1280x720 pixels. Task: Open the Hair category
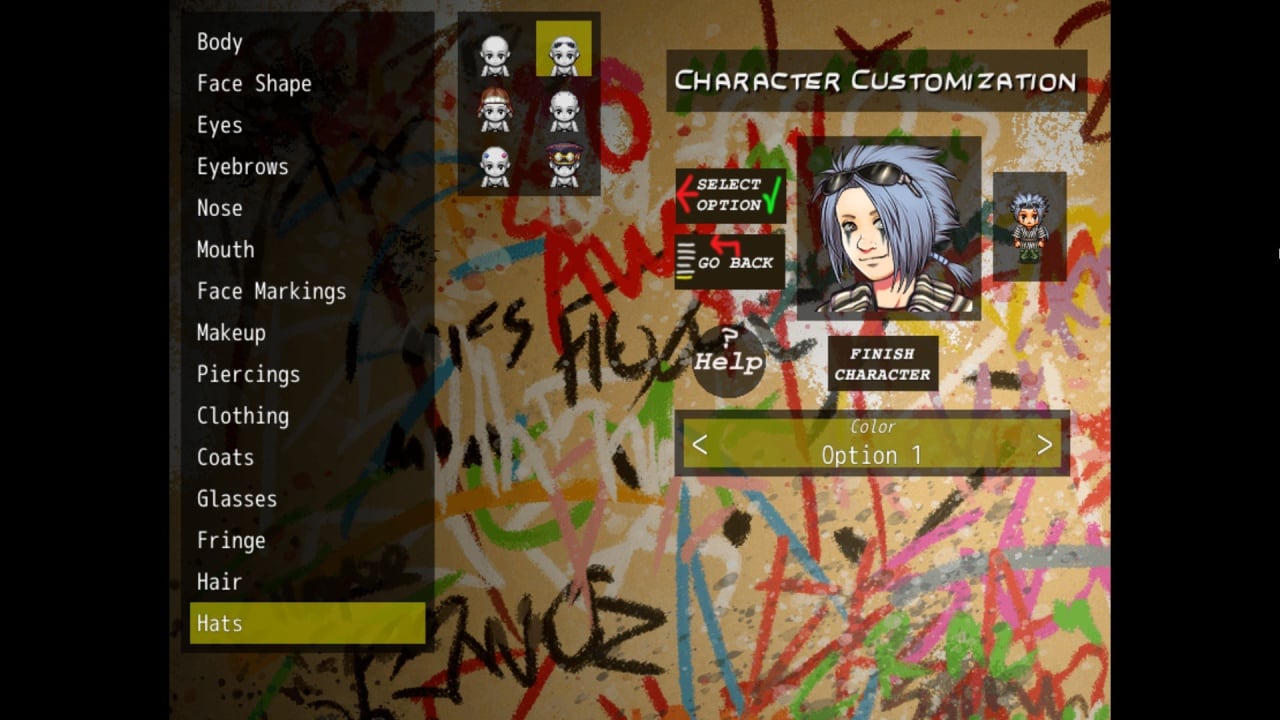coord(220,582)
